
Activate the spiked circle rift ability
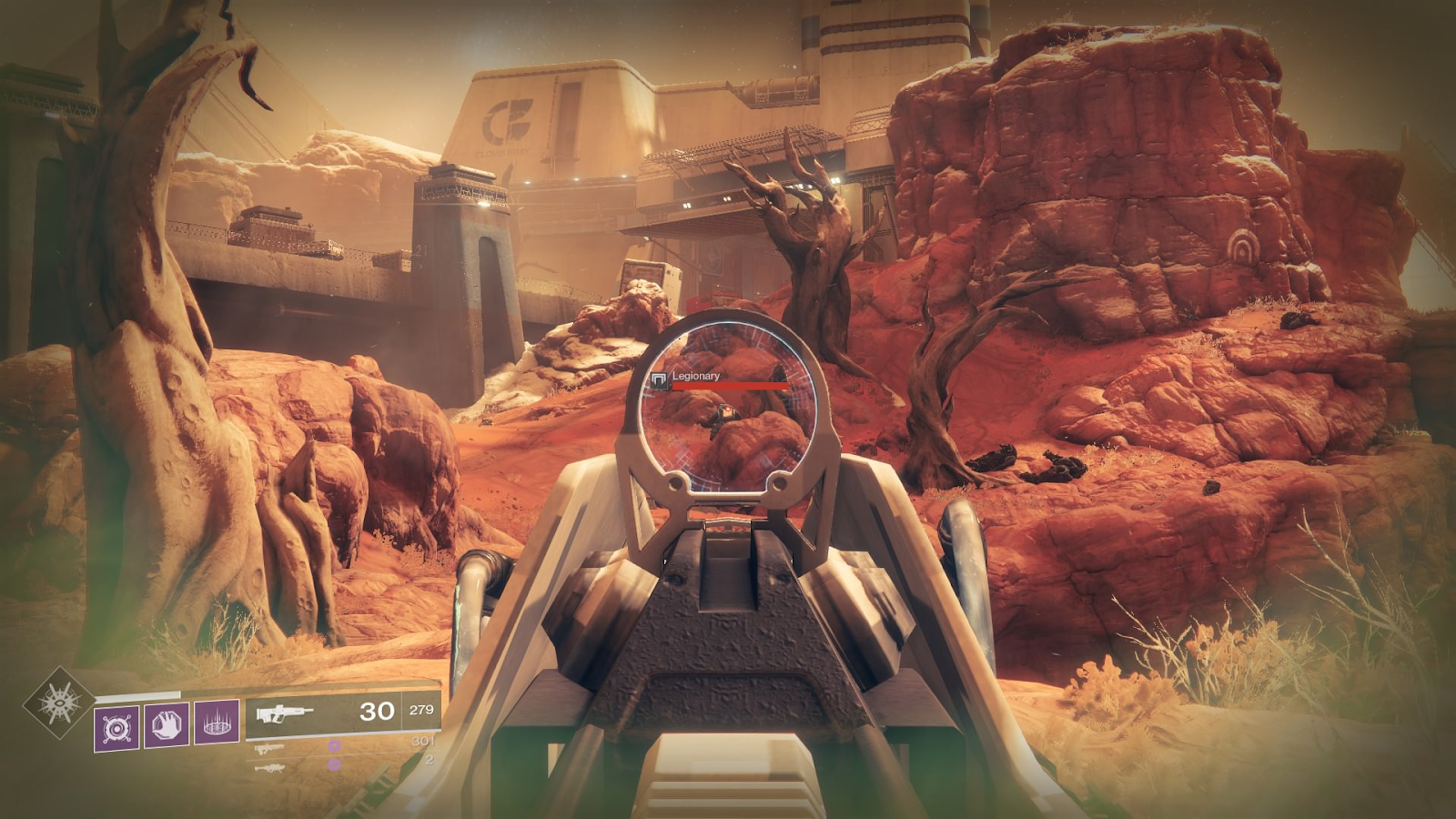tap(217, 723)
